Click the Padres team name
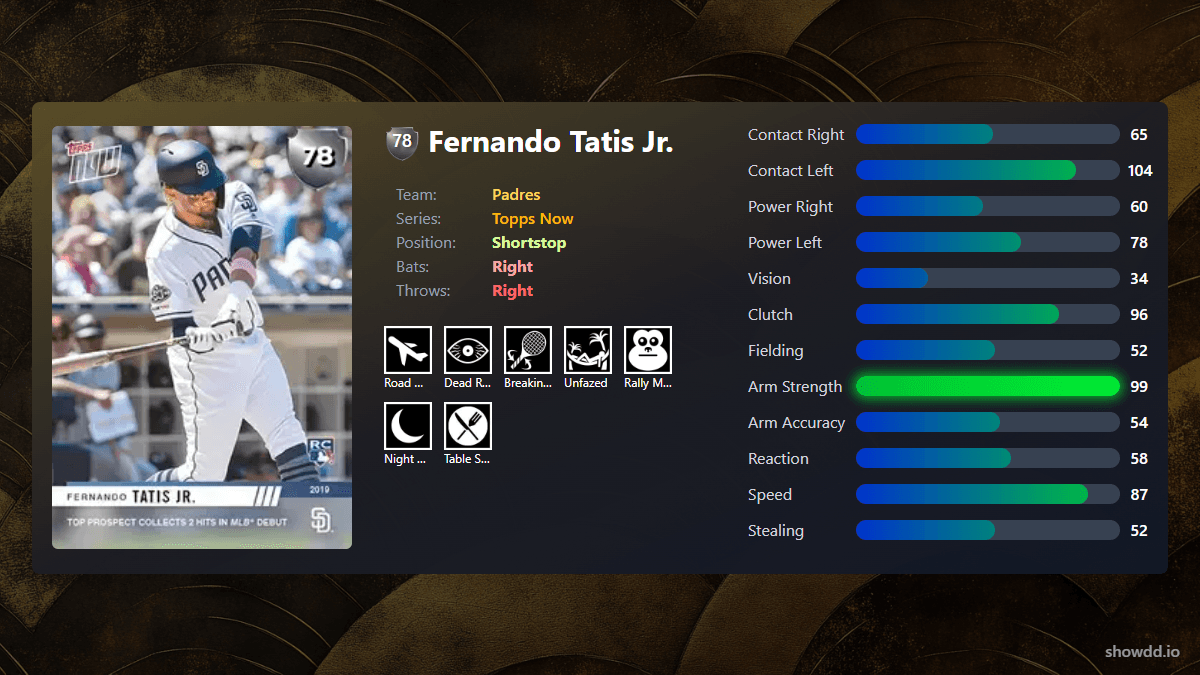Image resolution: width=1200 pixels, height=675 pixels. [516, 195]
